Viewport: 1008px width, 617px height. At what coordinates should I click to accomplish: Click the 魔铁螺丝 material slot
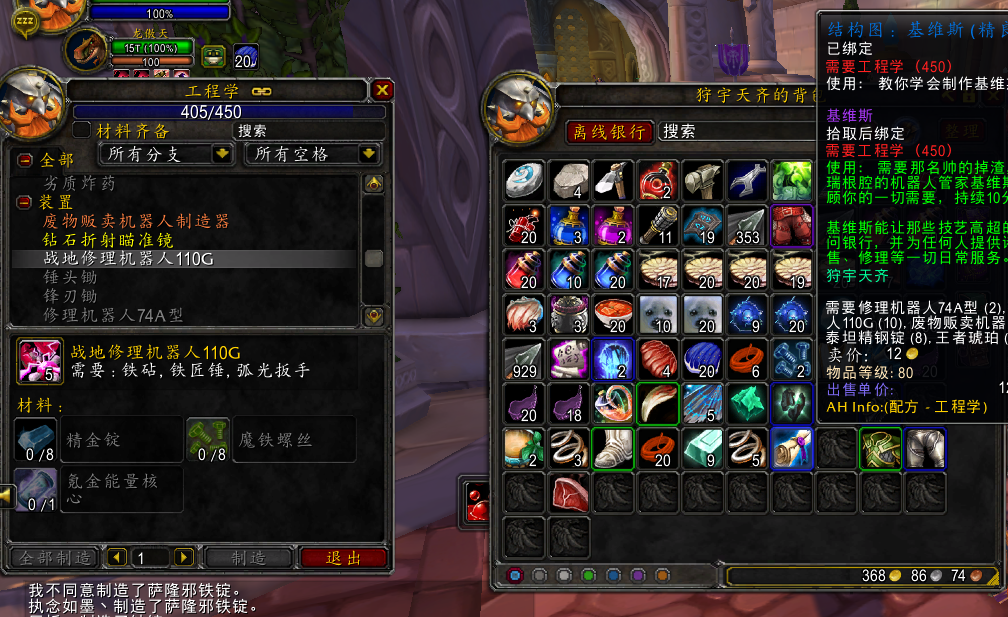pos(208,440)
